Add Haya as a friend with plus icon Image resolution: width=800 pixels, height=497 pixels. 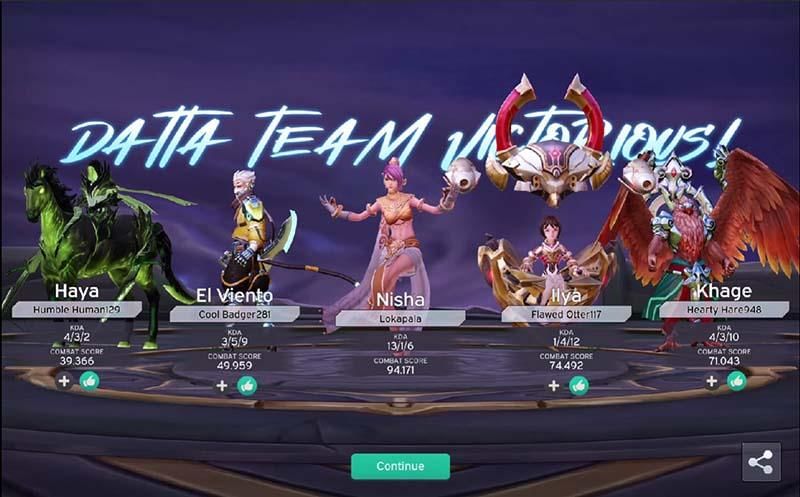click(x=64, y=380)
